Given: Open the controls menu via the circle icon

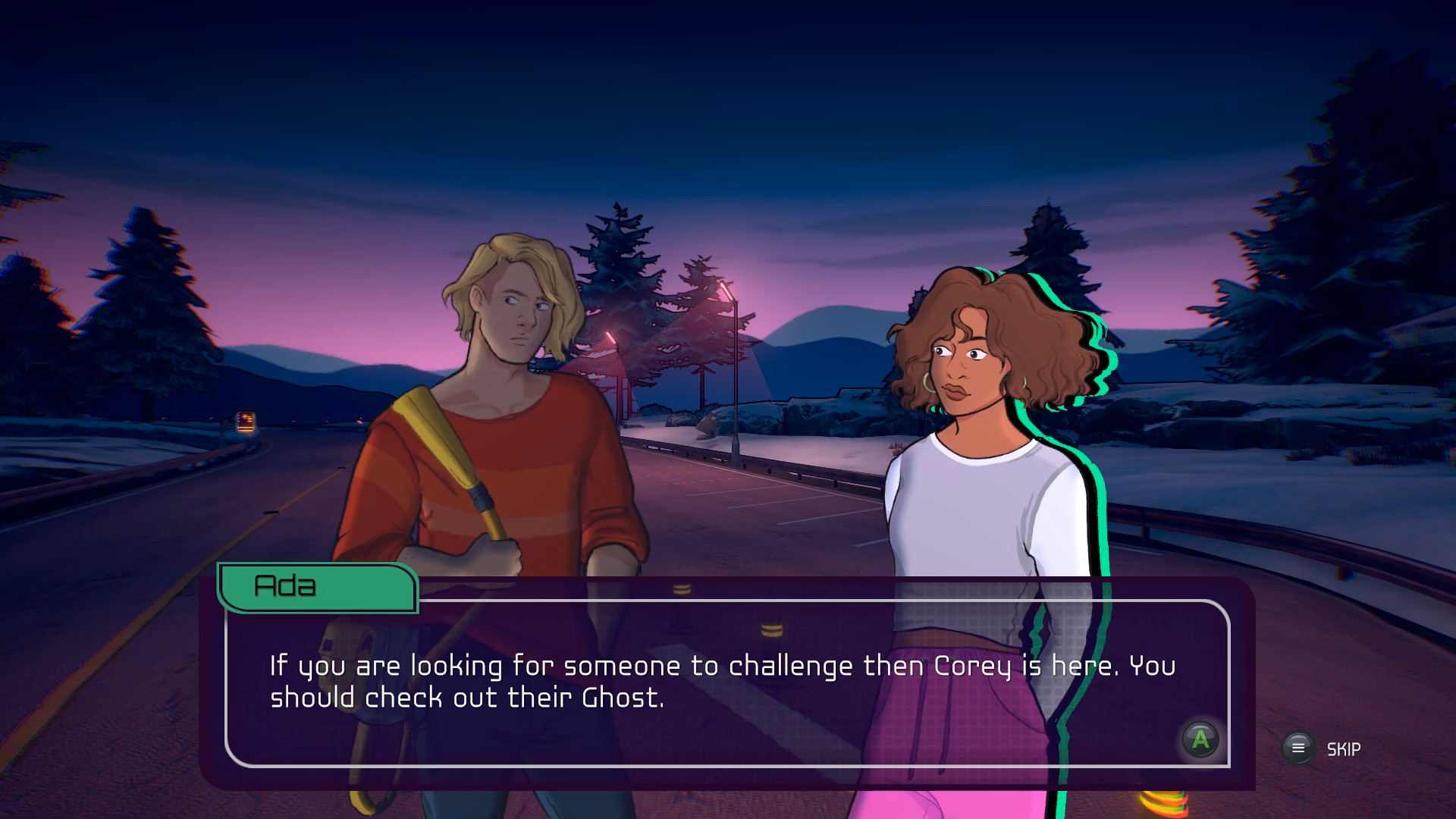Looking at the screenshot, I should [1298, 747].
